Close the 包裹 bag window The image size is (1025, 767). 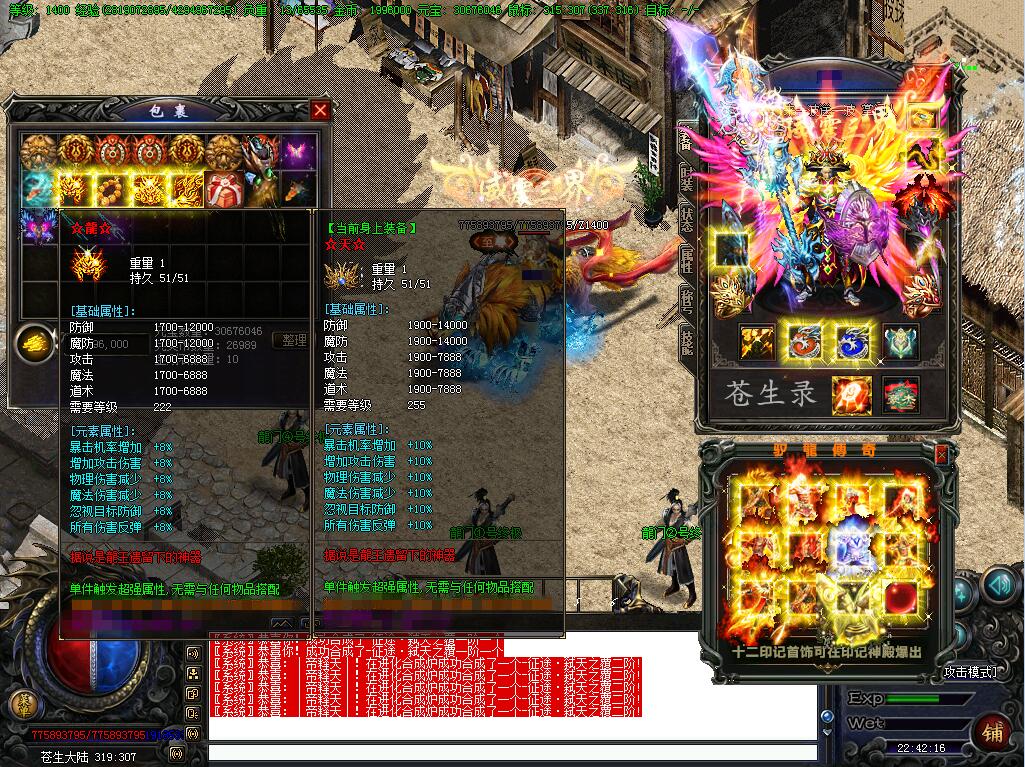click(x=320, y=110)
